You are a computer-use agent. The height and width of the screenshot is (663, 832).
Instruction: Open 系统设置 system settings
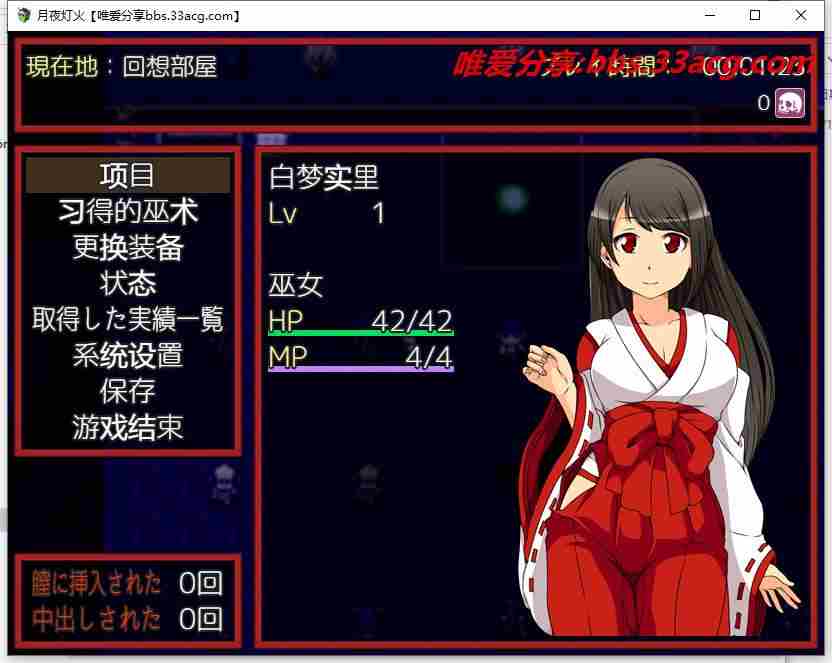(x=128, y=355)
